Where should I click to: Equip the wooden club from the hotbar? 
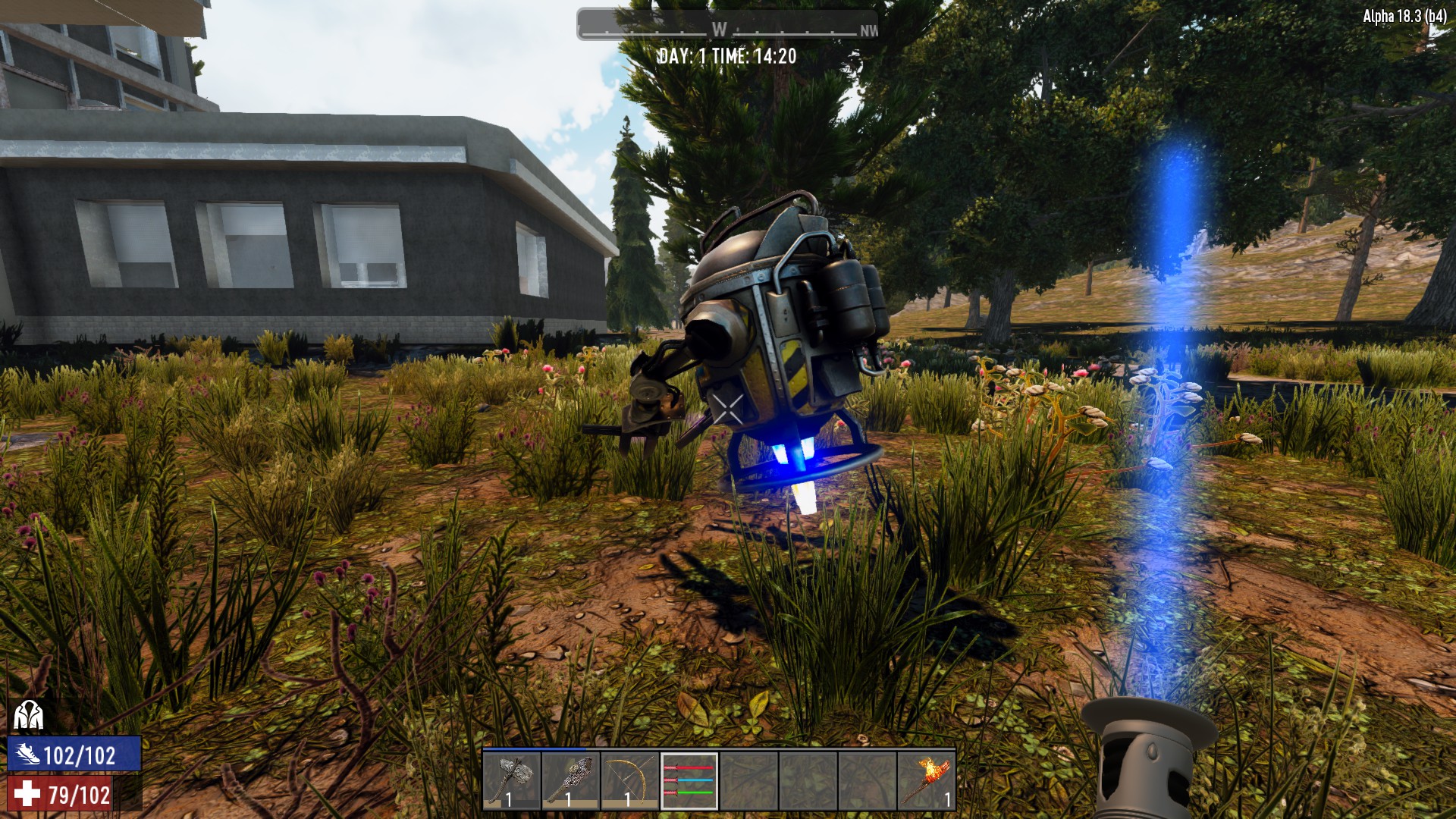point(571,780)
